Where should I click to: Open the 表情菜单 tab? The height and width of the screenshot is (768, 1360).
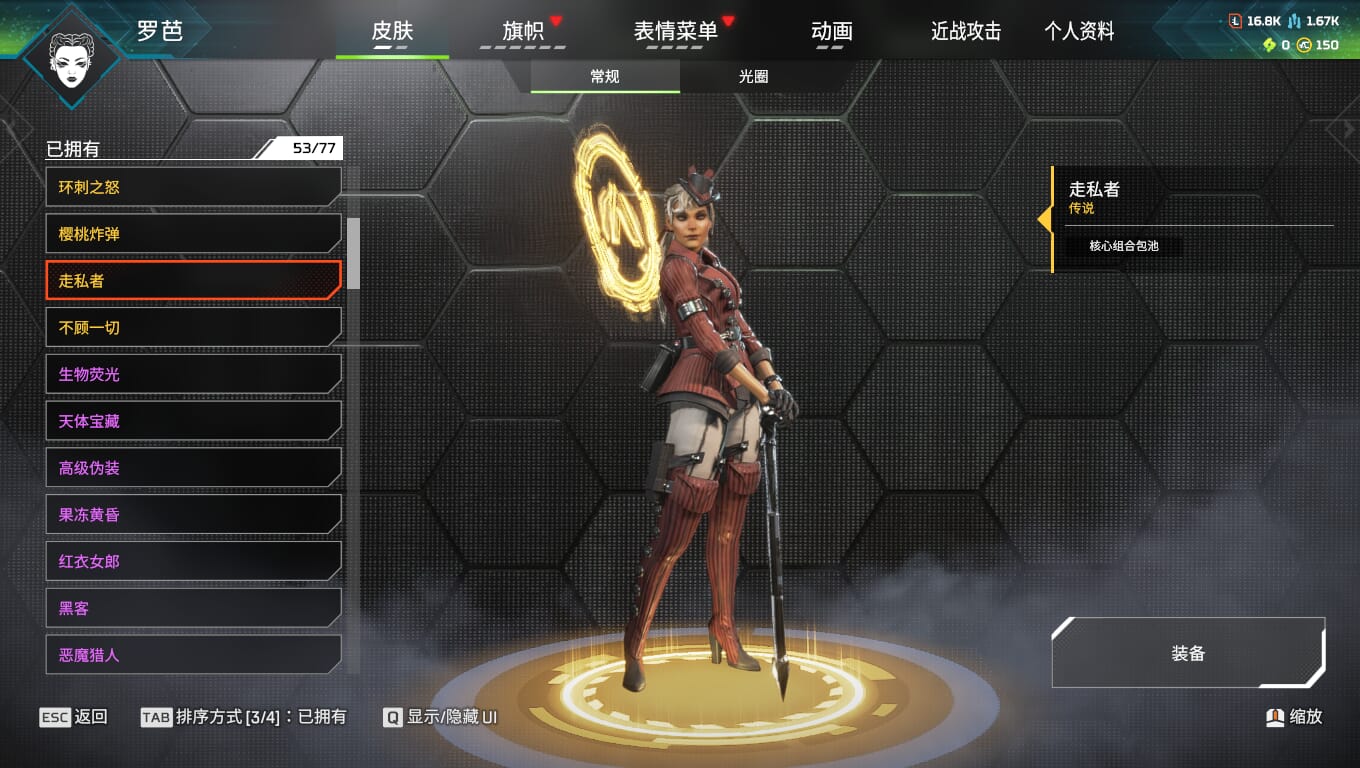tap(676, 32)
